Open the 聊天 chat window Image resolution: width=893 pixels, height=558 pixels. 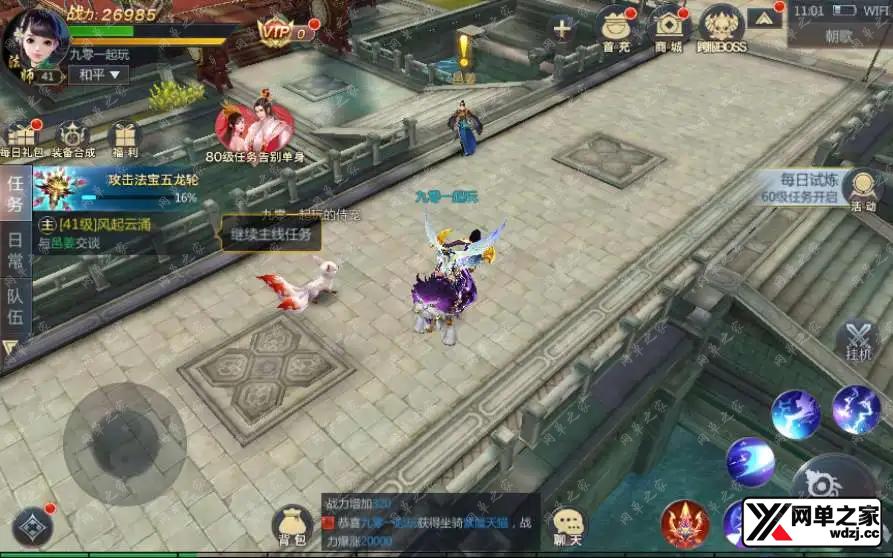(x=569, y=526)
